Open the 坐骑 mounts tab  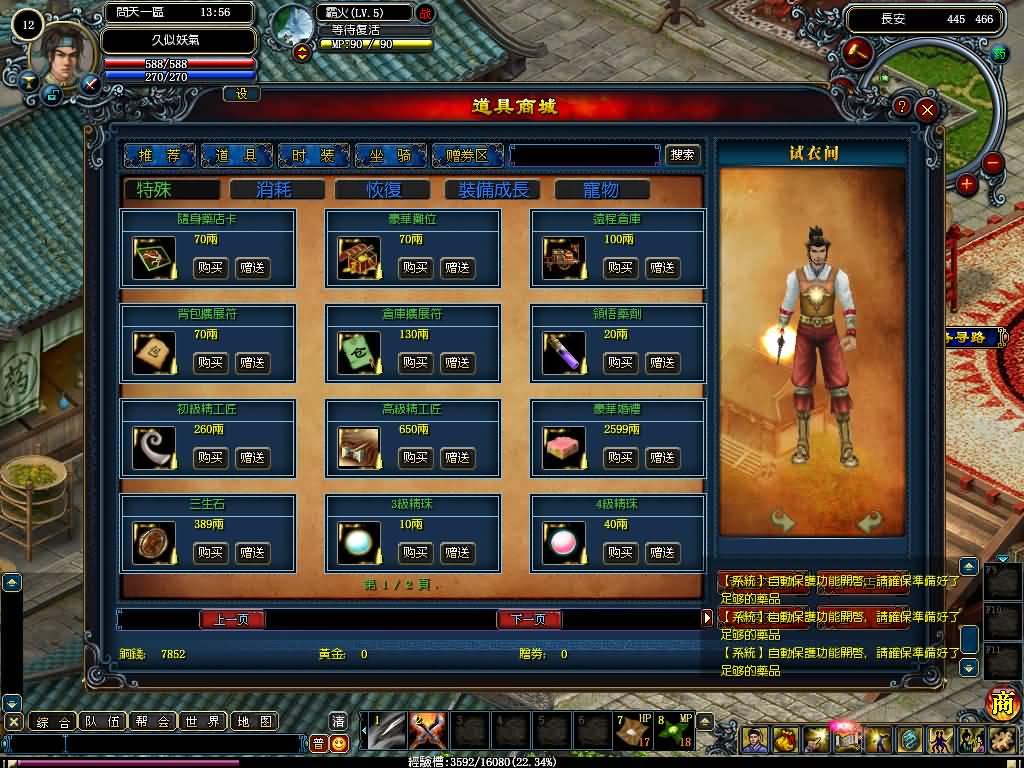390,155
